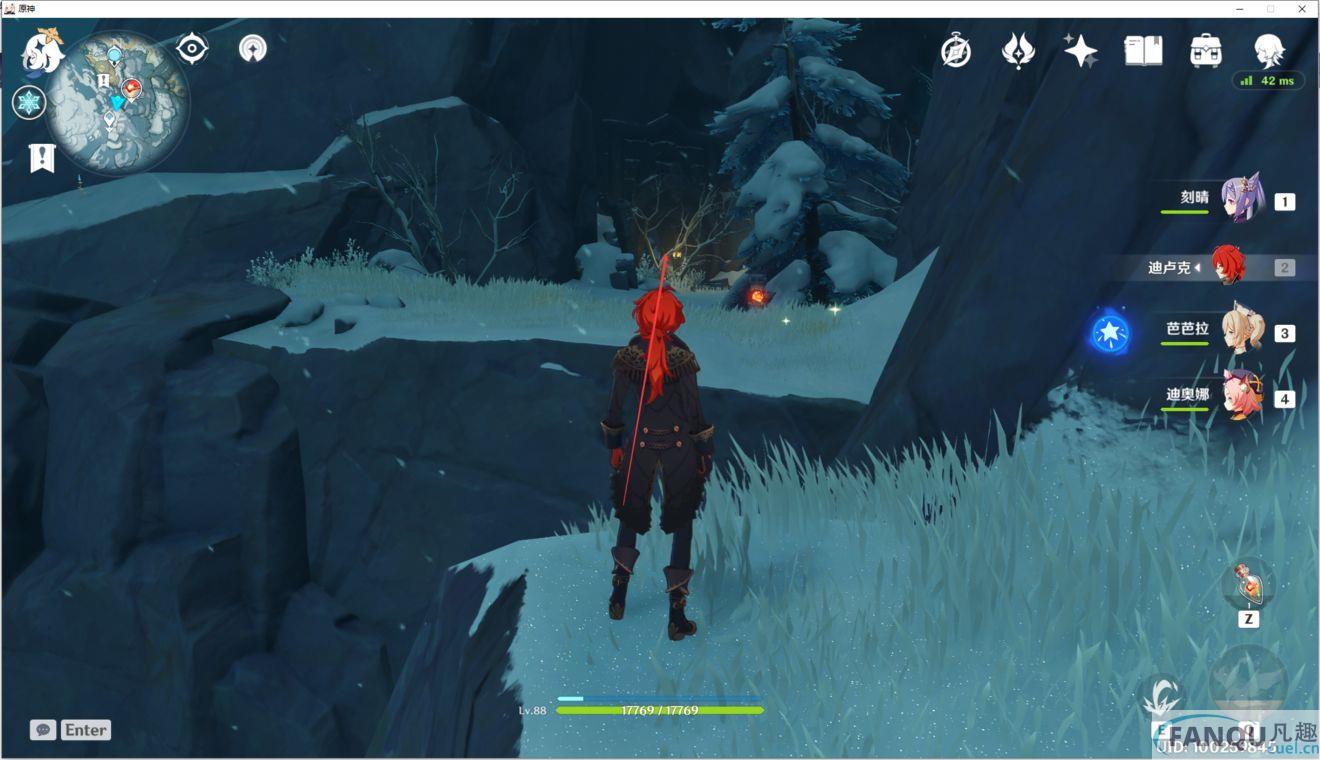Switch to party member 刻晴
This screenshot has width=1320, height=760.
pos(1242,198)
